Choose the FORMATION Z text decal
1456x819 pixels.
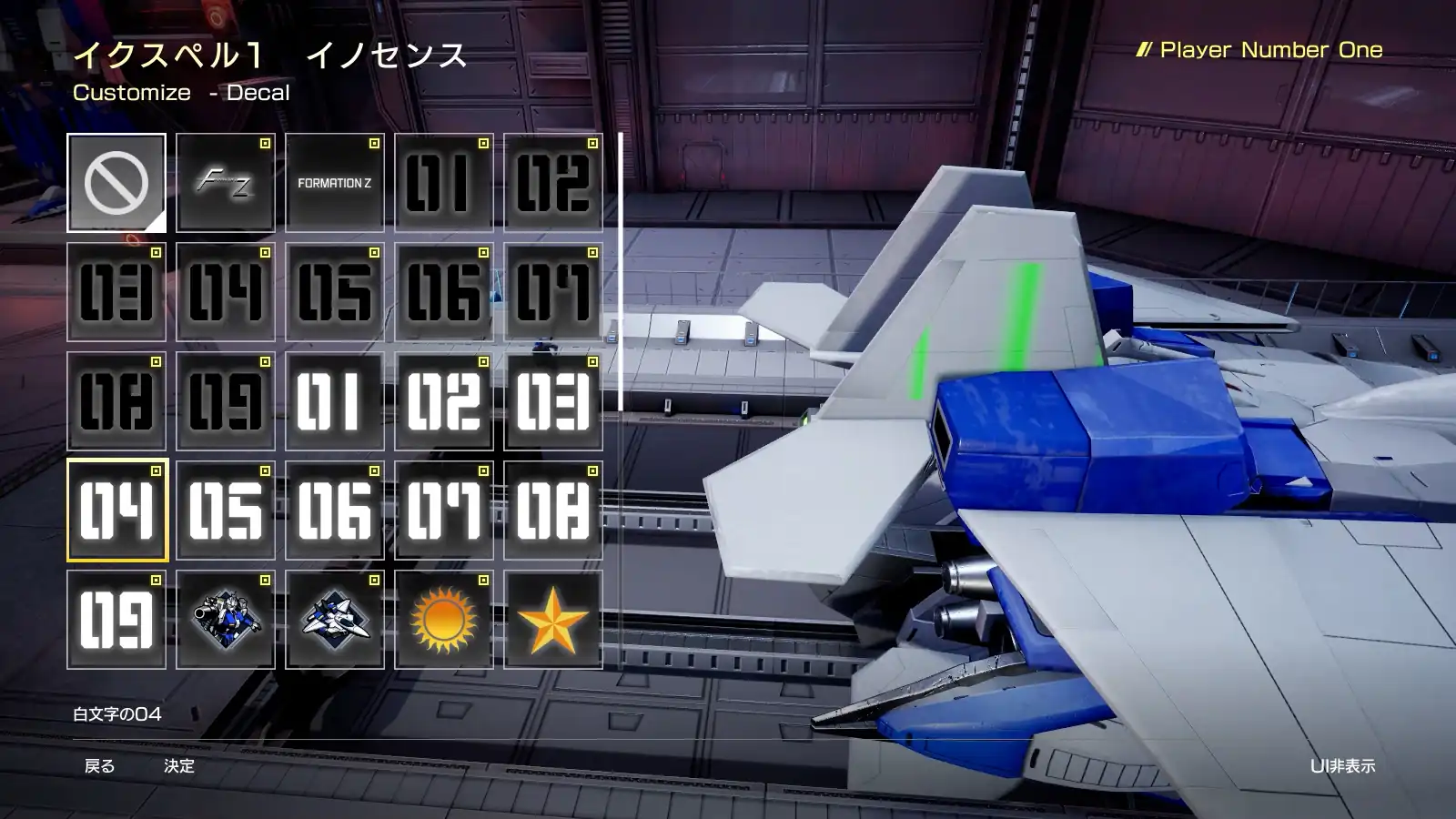tap(334, 182)
